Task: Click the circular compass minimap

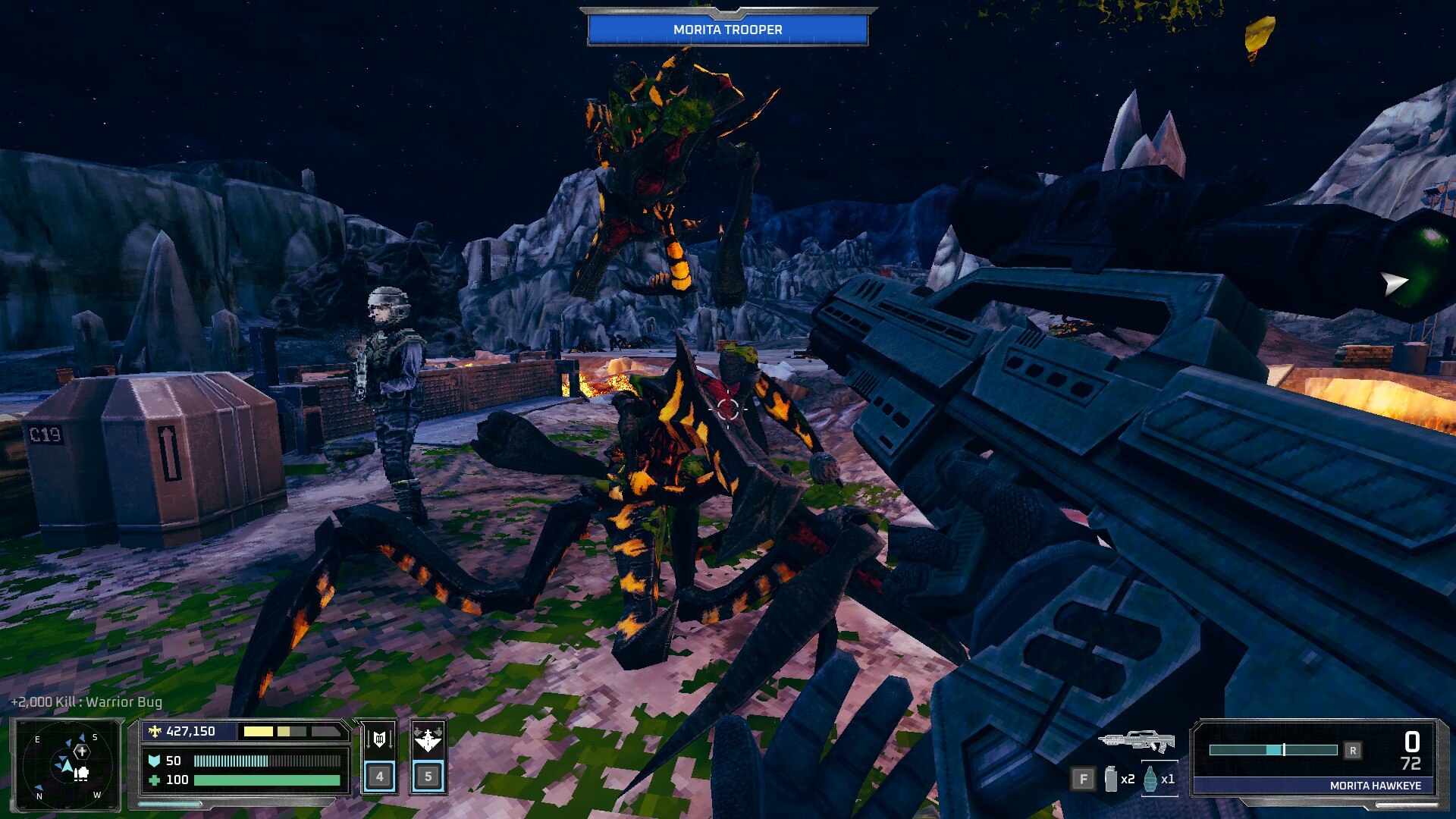Action: click(x=67, y=764)
